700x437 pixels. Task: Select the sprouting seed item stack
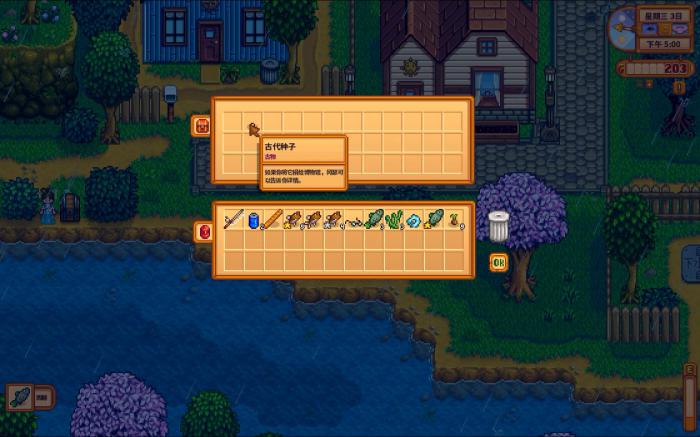(x=454, y=219)
